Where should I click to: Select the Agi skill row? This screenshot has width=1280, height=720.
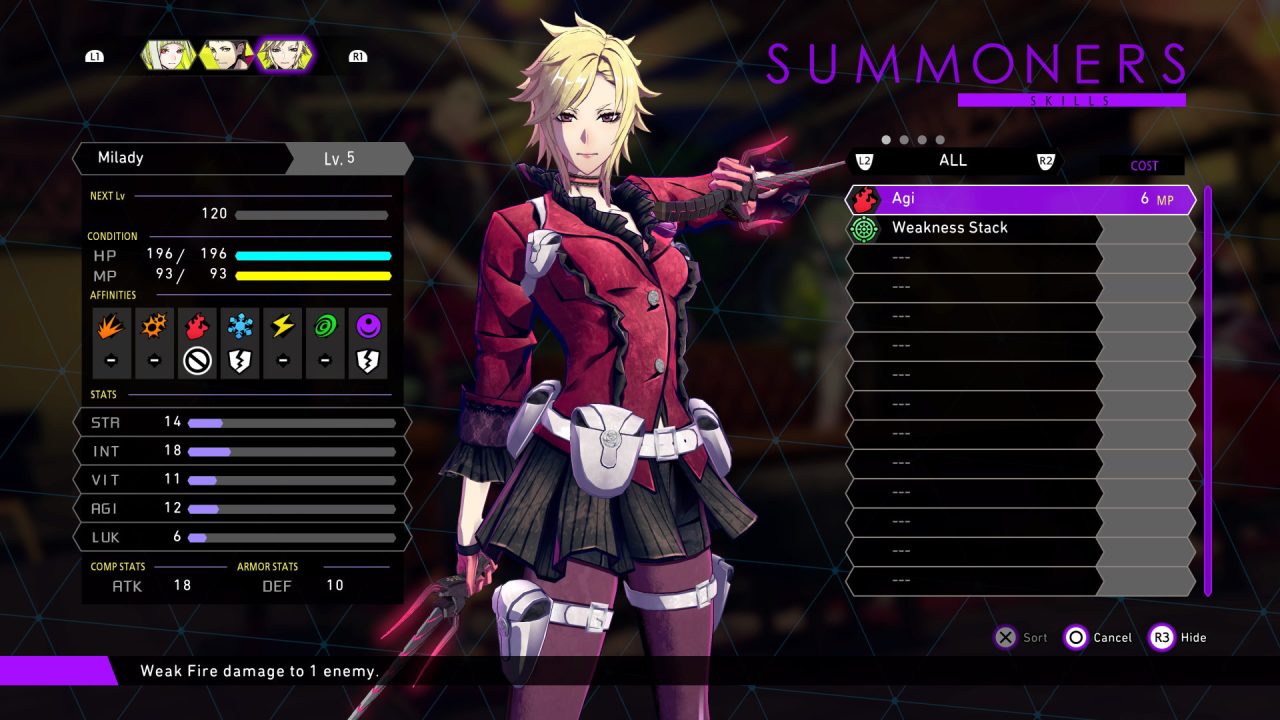tap(1020, 200)
